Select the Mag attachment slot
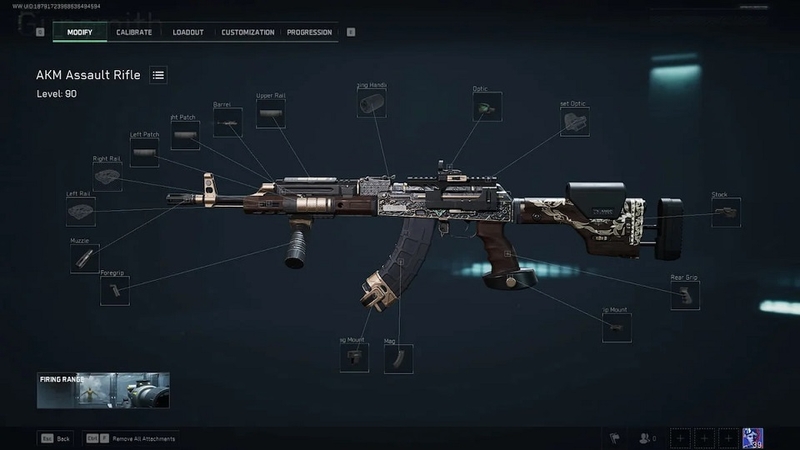This screenshot has height=450, width=800. click(398, 359)
